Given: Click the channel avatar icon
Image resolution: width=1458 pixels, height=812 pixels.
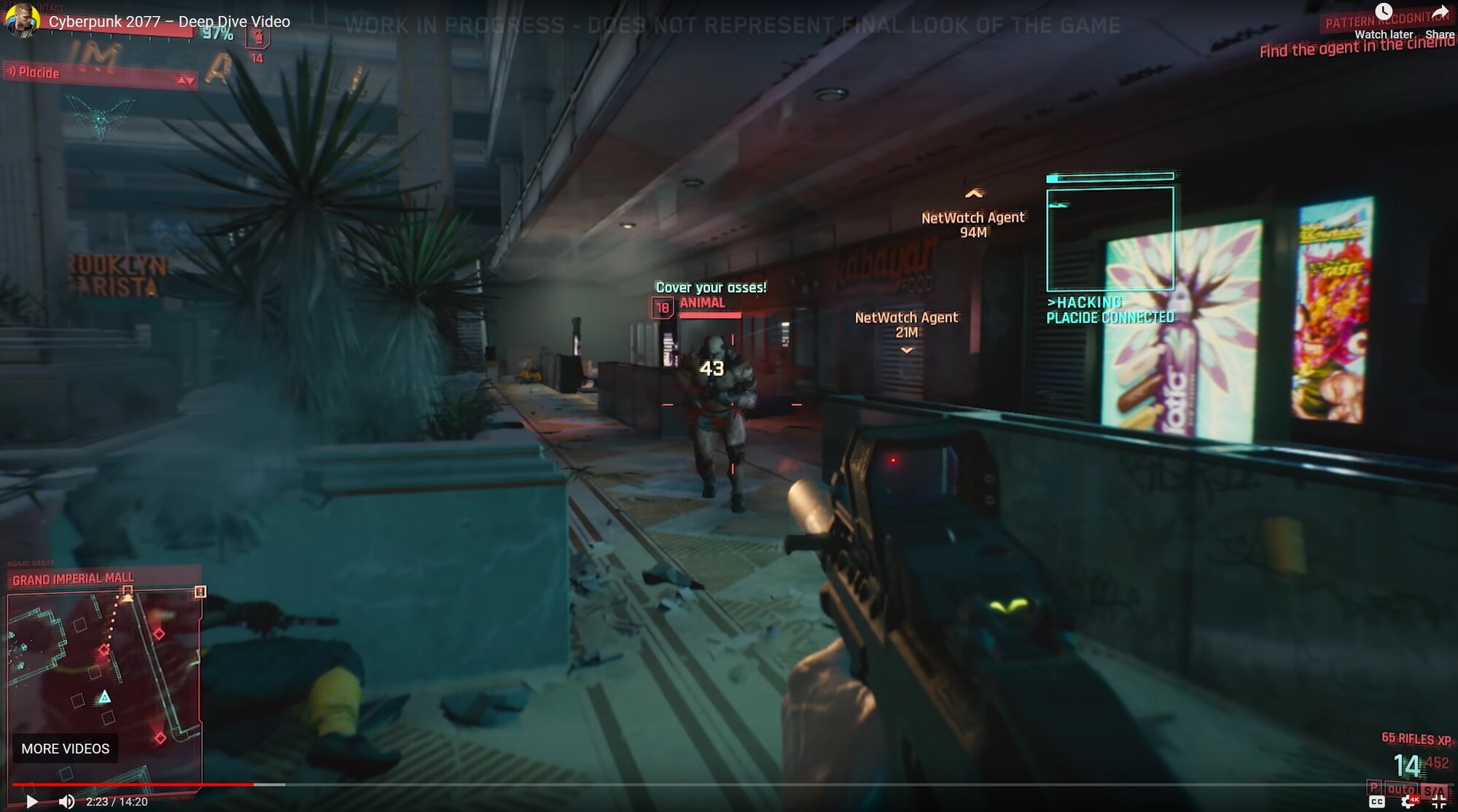Looking at the screenshot, I should (22, 20).
